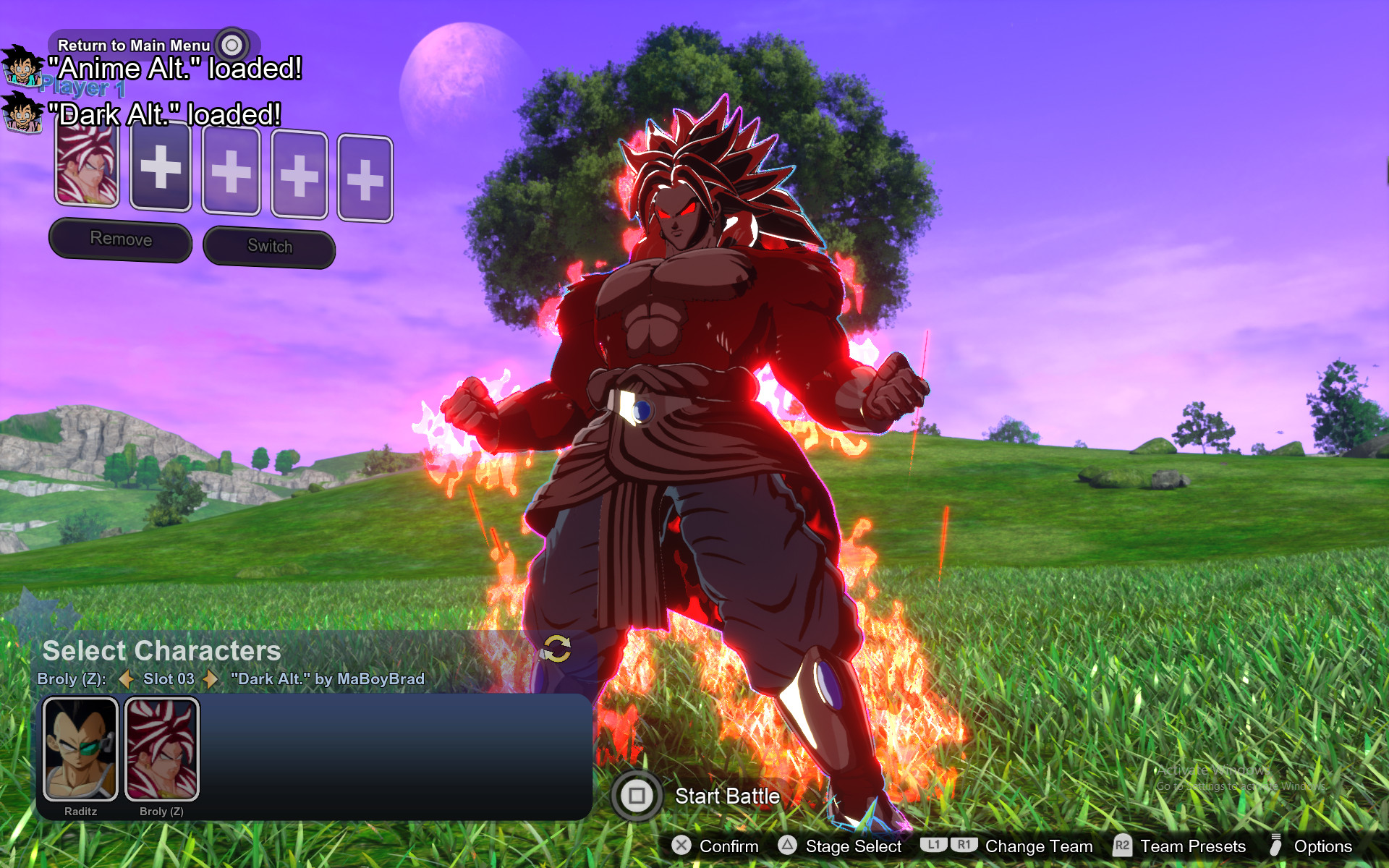Click the X Confirm icon

click(681, 846)
